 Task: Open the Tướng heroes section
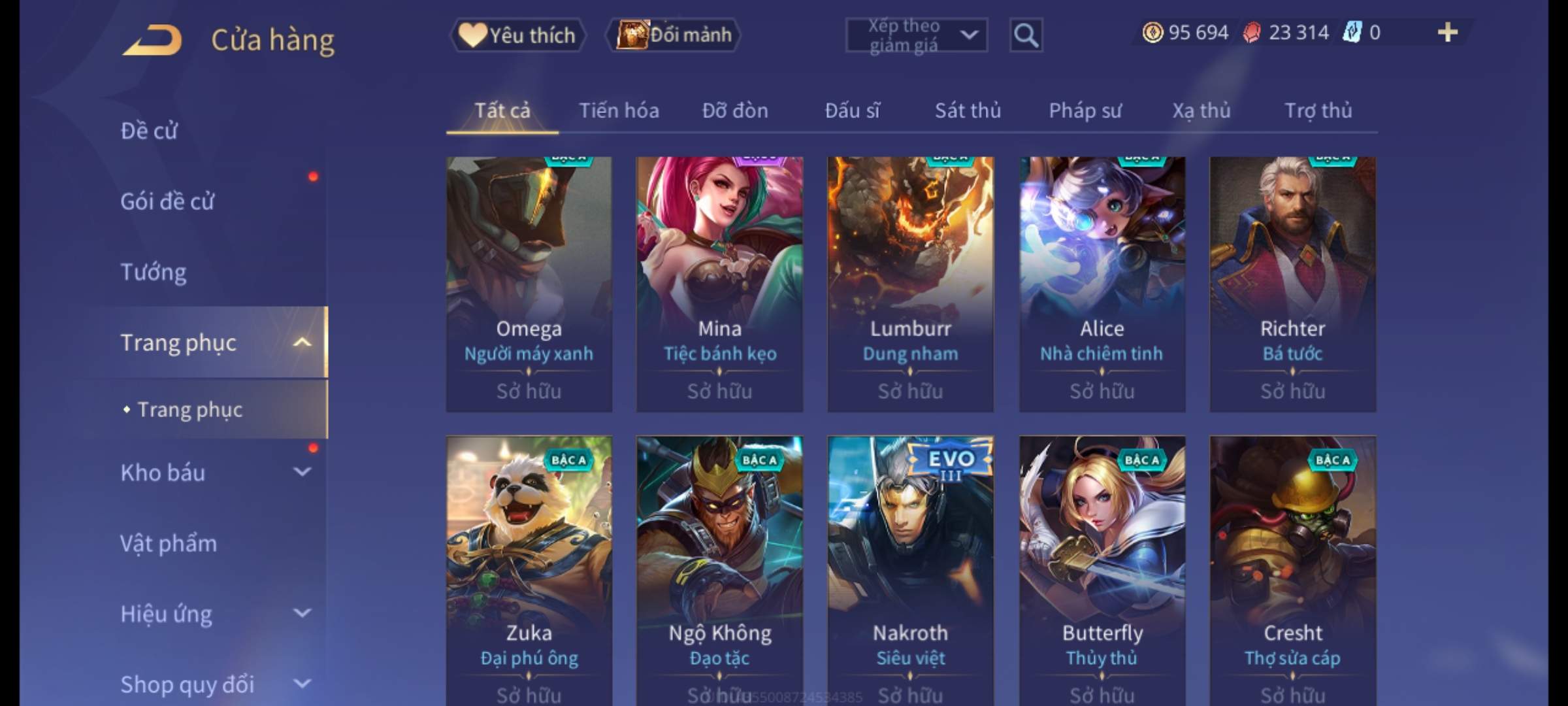[x=154, y=272]
